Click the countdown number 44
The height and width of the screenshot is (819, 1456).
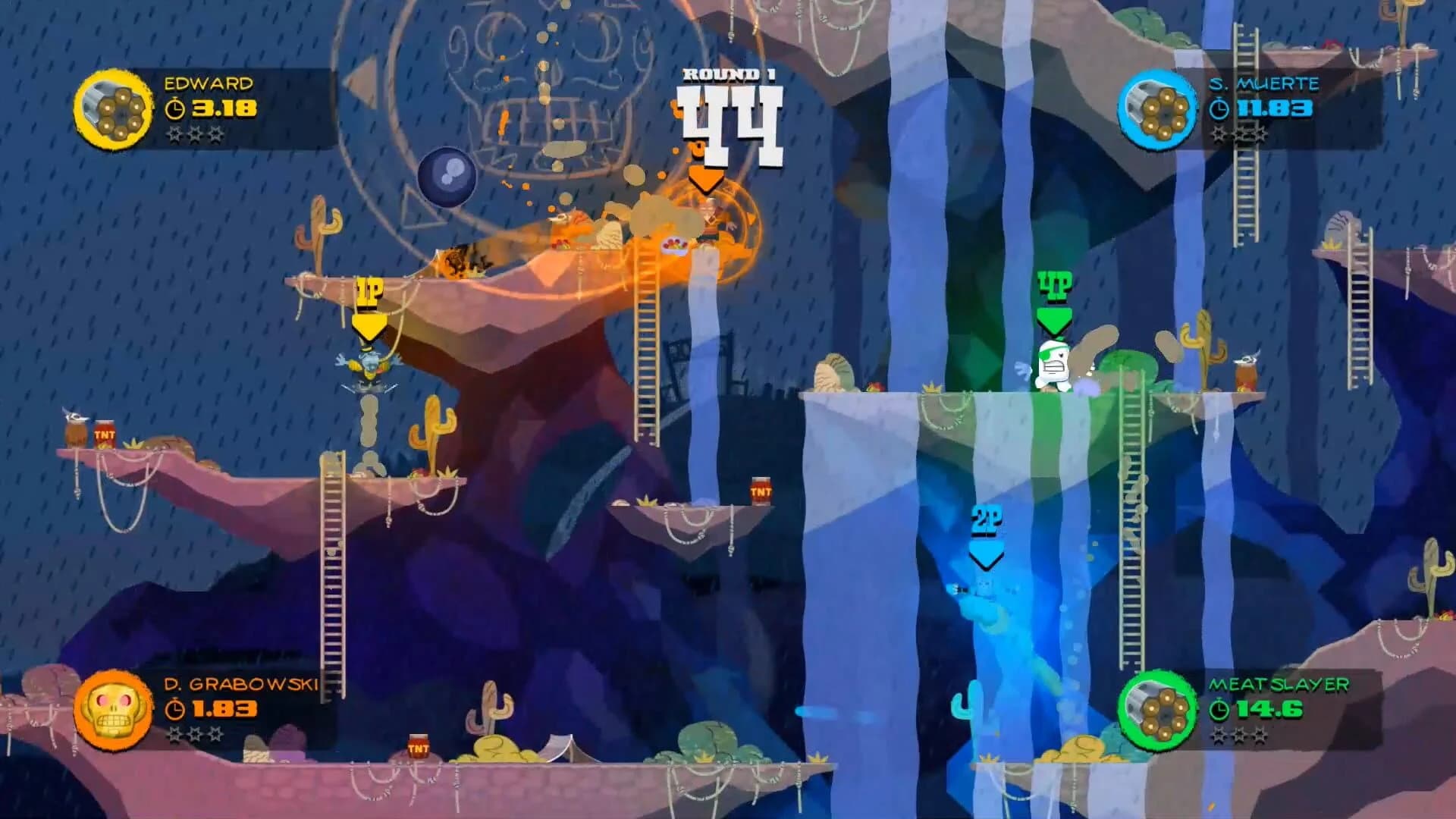point(730,121)
